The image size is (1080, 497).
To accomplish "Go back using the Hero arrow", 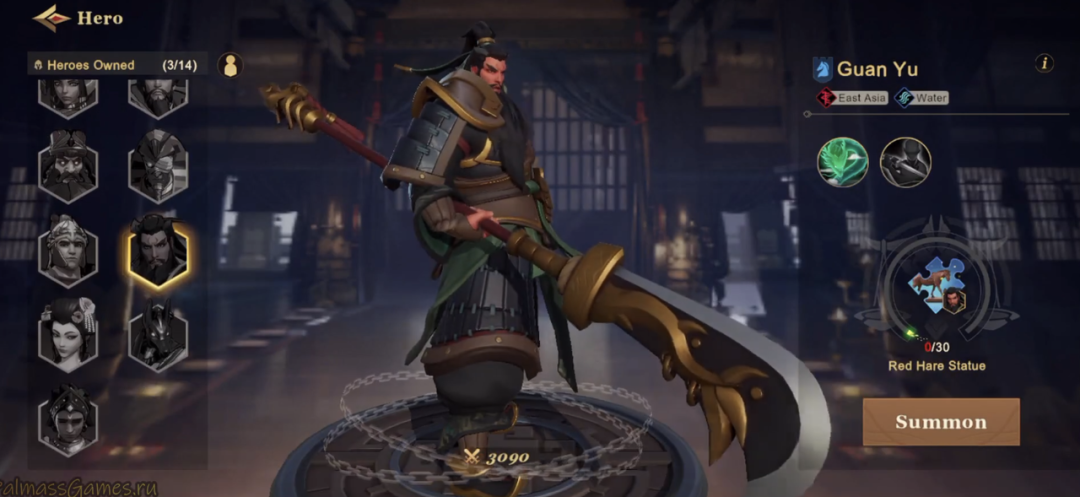I will [52, 17].
